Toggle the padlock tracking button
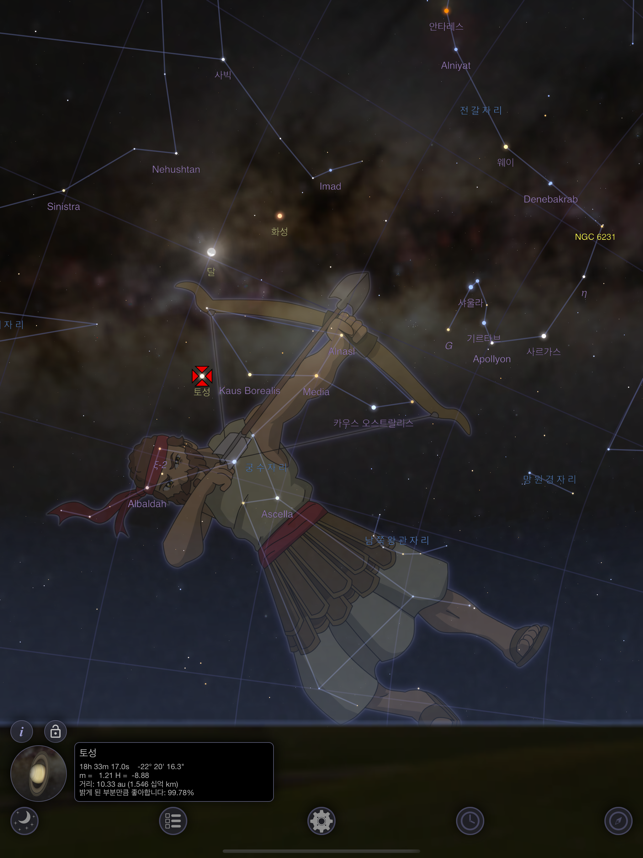This screenshot has width=643, height=858. [55, 731]
